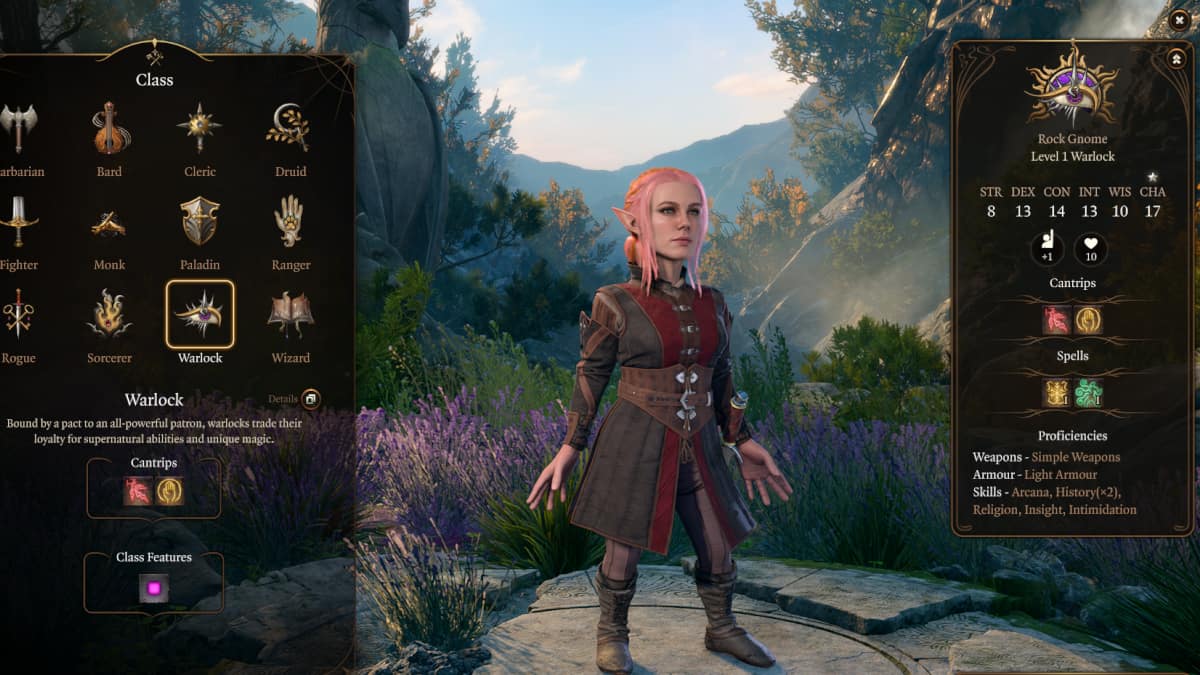Click the red cantrip icon in left panel
The width and height of the screenshot is (1200, 675).
click(x=138, y=491)
